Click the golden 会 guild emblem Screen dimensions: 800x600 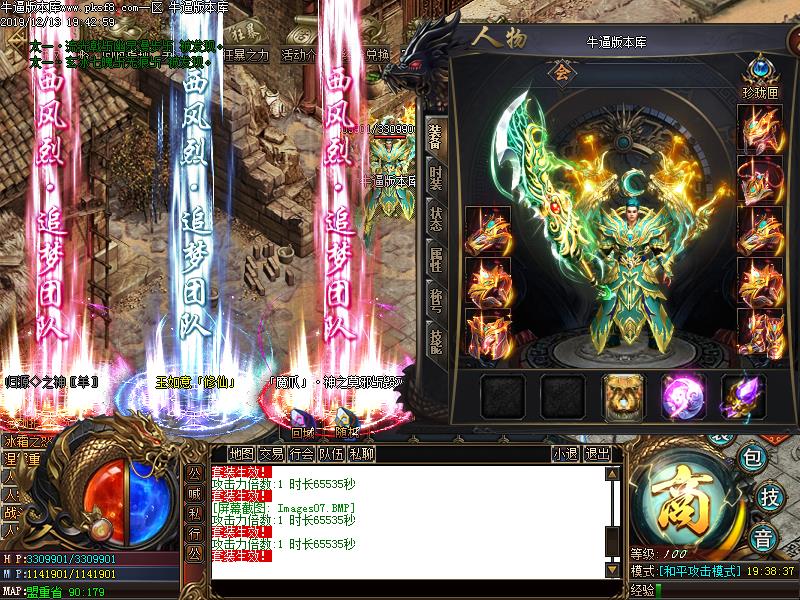[561, 73]
